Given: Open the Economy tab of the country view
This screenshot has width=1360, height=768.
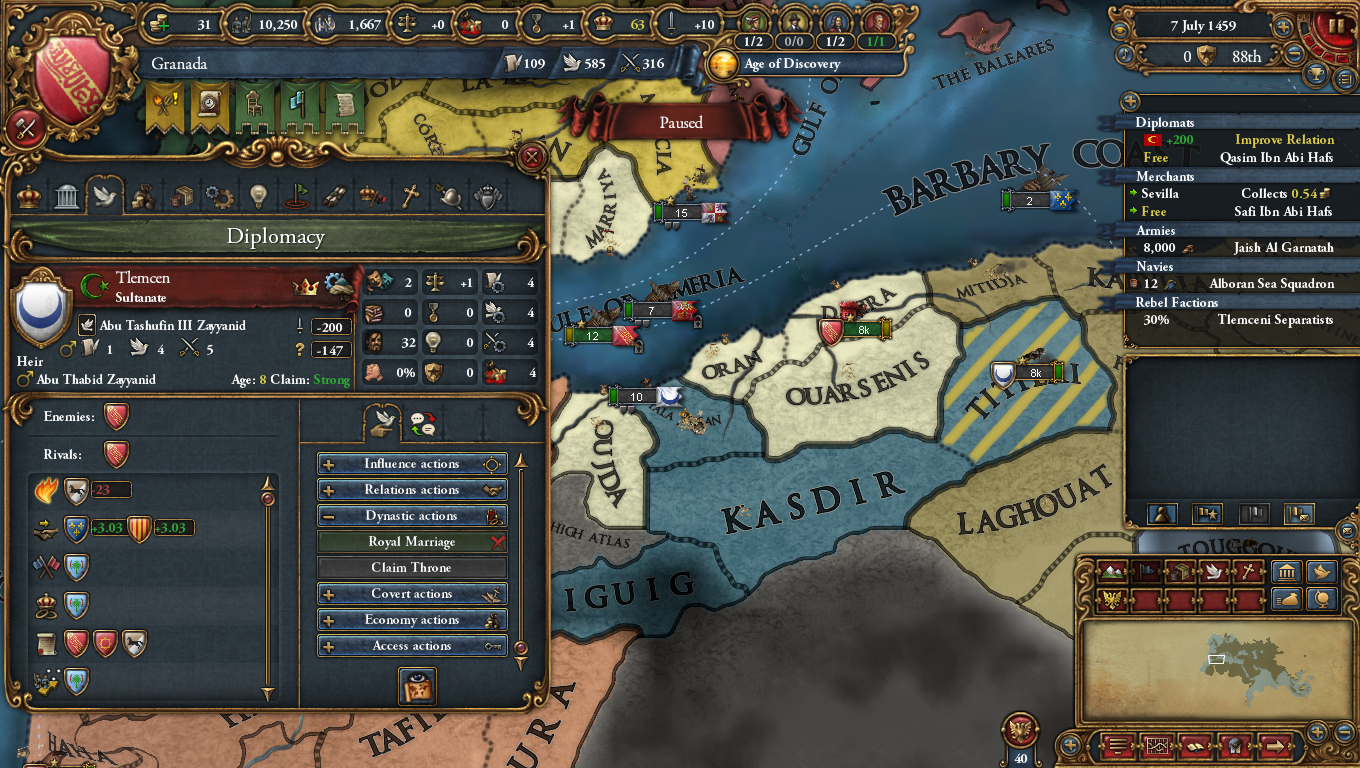Looking at the screenshot, I should [x=143, y=196].
